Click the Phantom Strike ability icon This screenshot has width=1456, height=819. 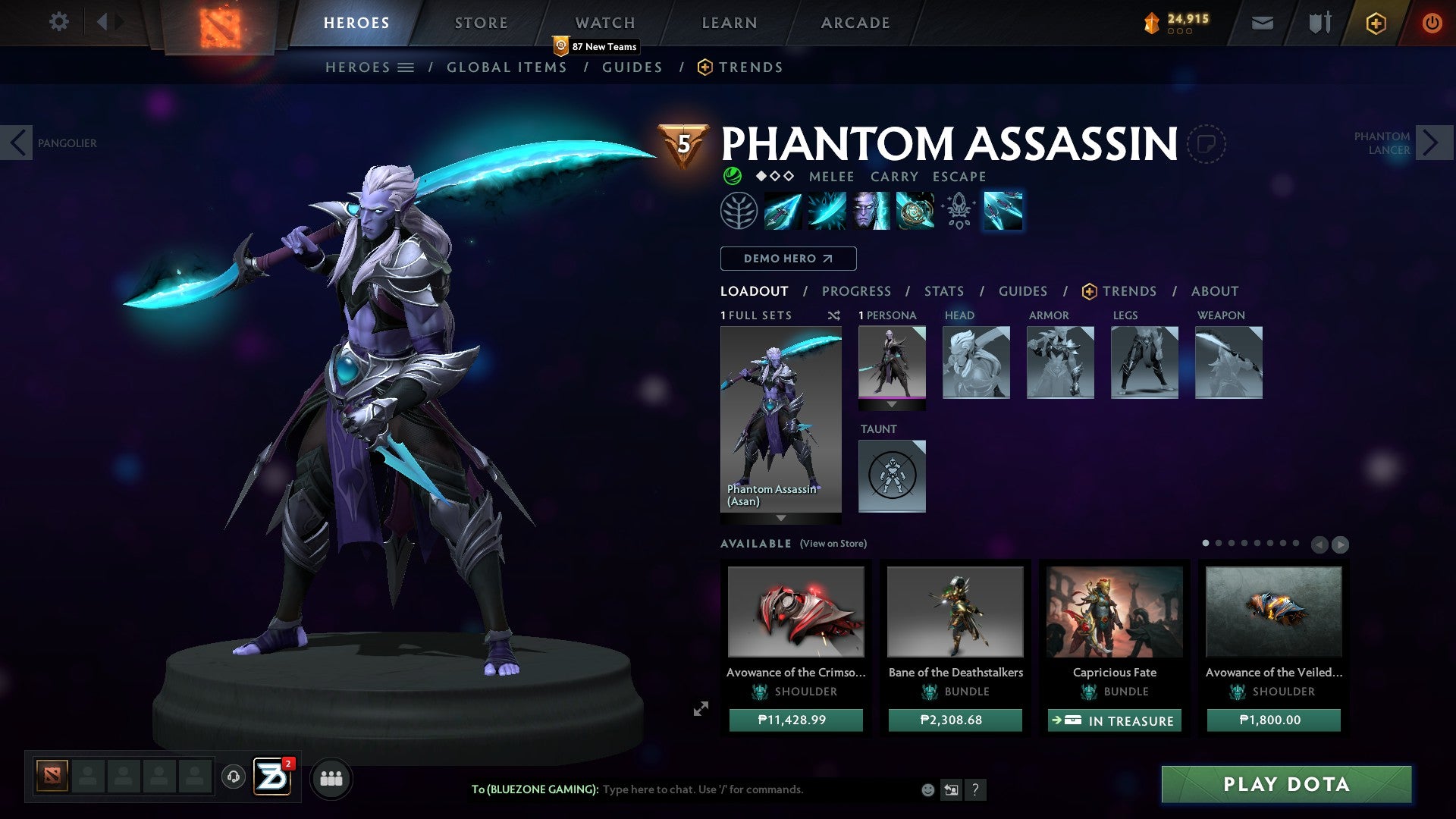[x=827, y=211]
